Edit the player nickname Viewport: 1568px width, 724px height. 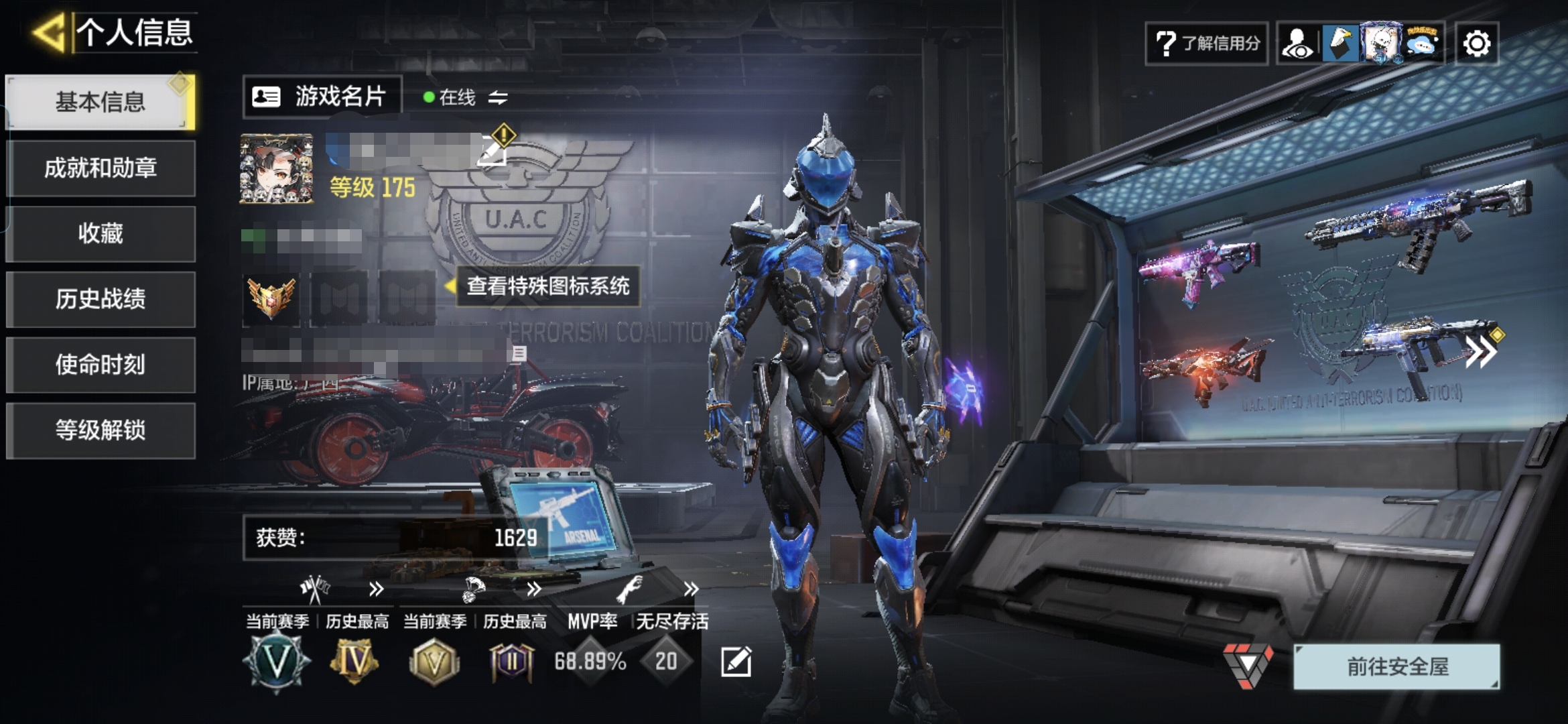492,152
